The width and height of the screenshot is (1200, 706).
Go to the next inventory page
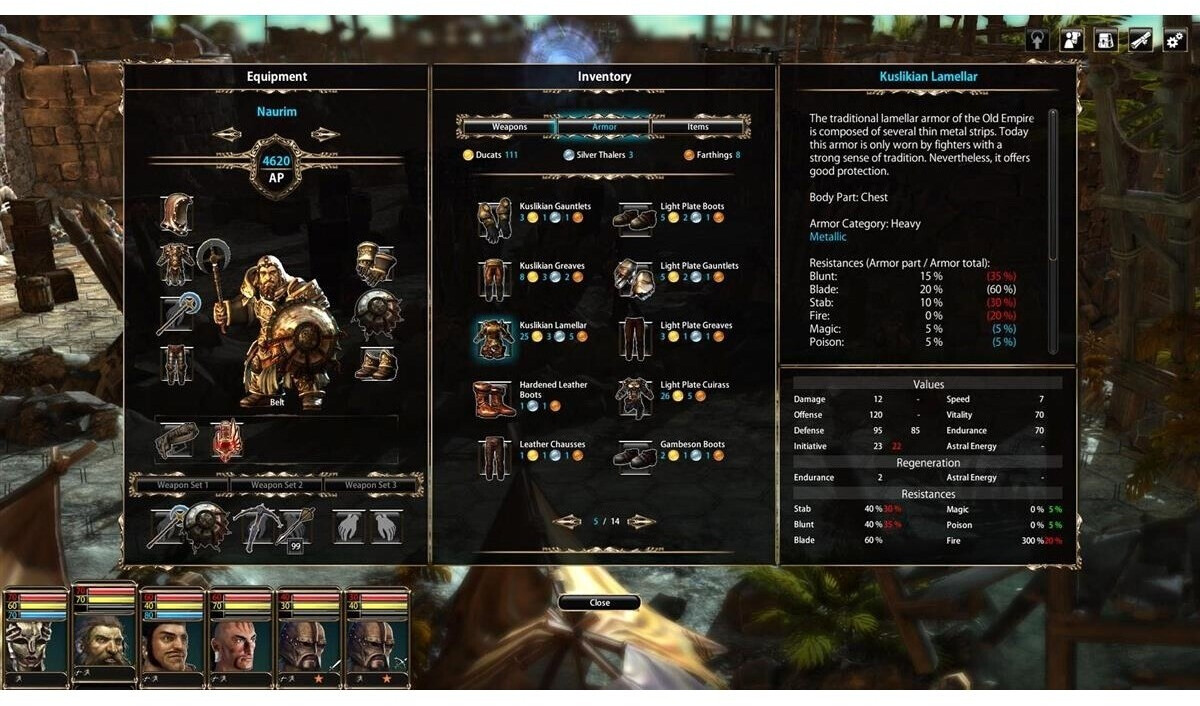[x=641, y=522]
